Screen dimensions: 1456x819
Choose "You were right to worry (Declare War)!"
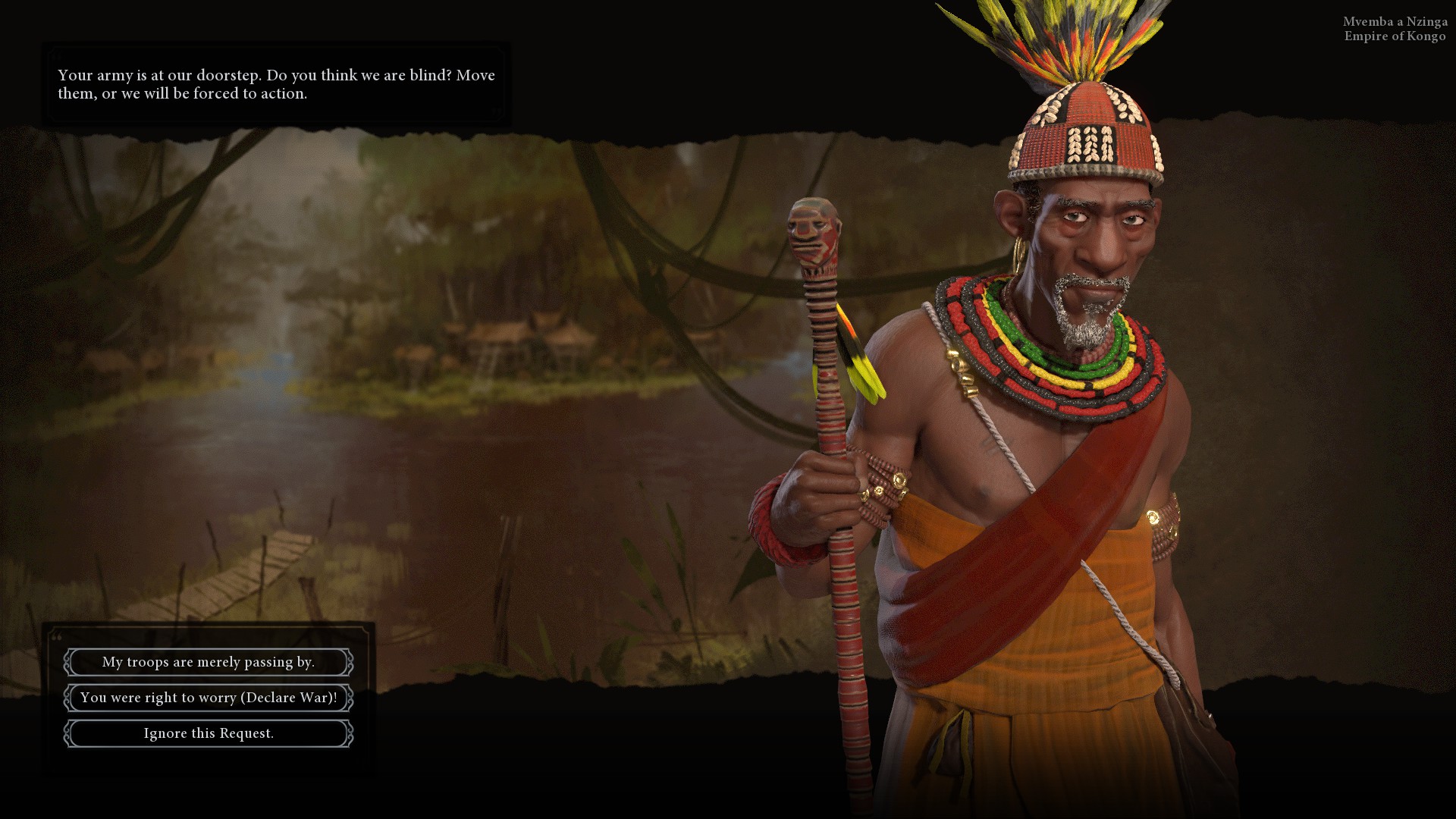click(x=209, y=698)
